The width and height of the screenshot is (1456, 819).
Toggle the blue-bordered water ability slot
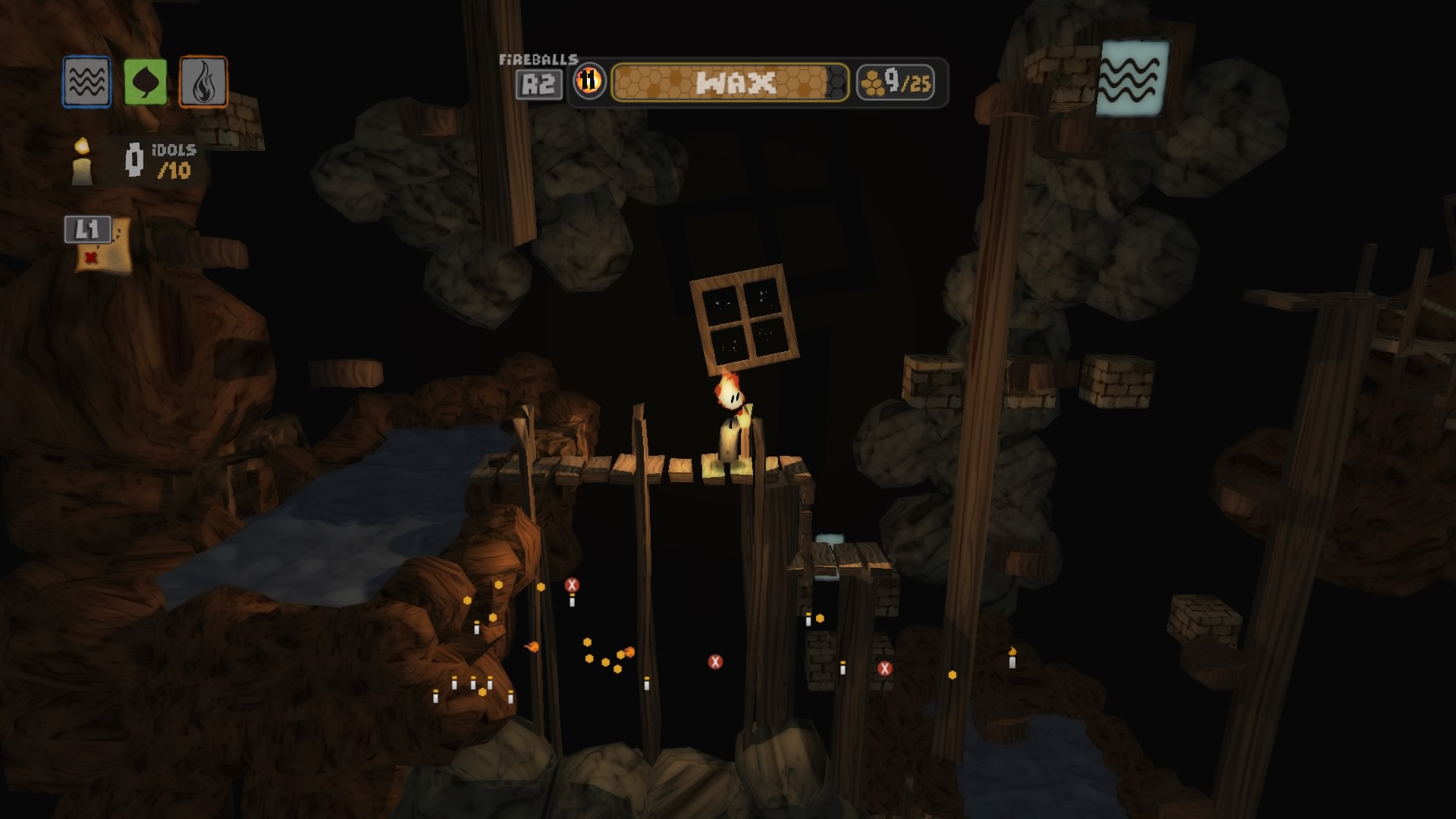86,79
